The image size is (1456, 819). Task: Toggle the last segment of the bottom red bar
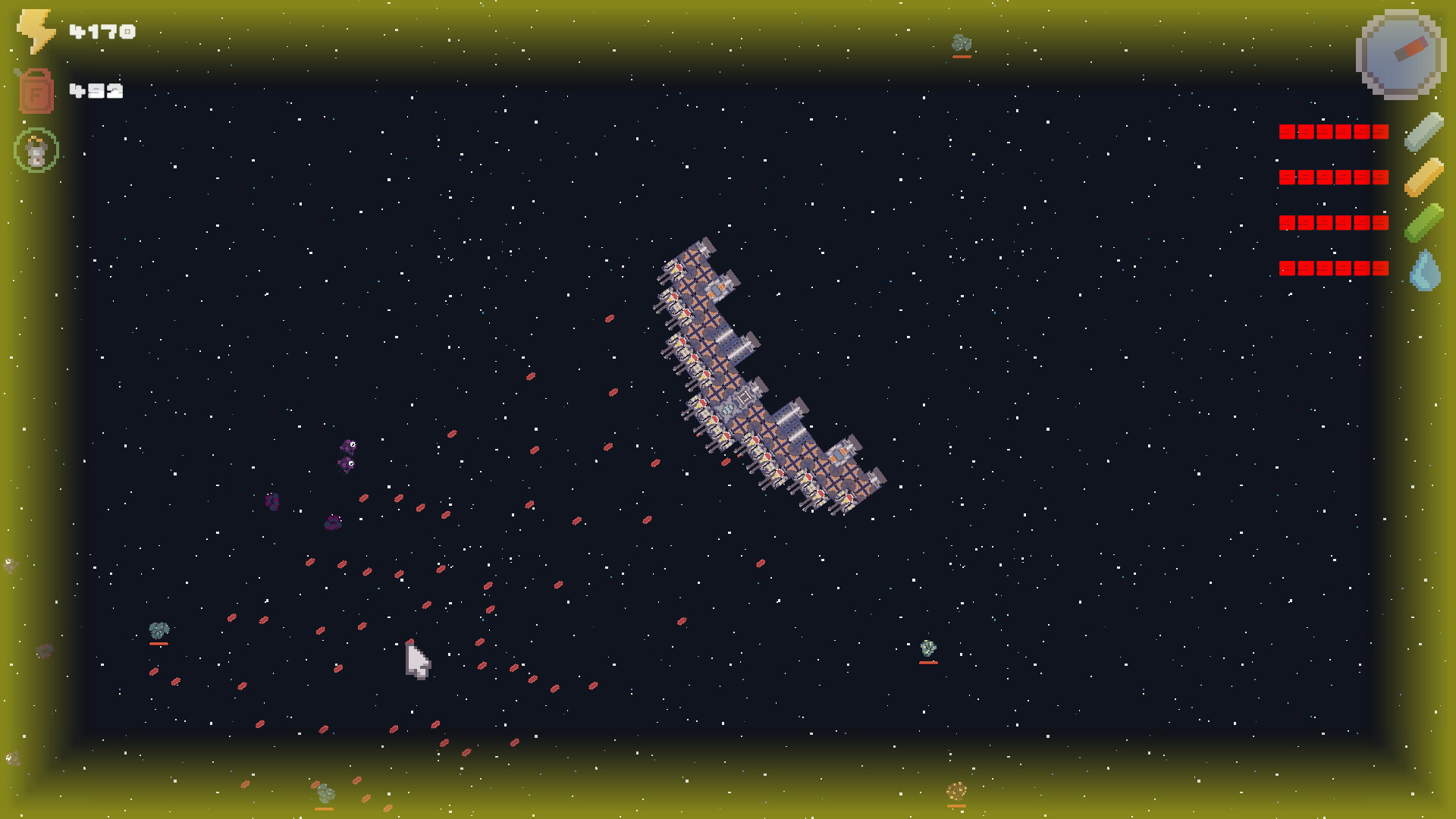(x=1380, y=267)
